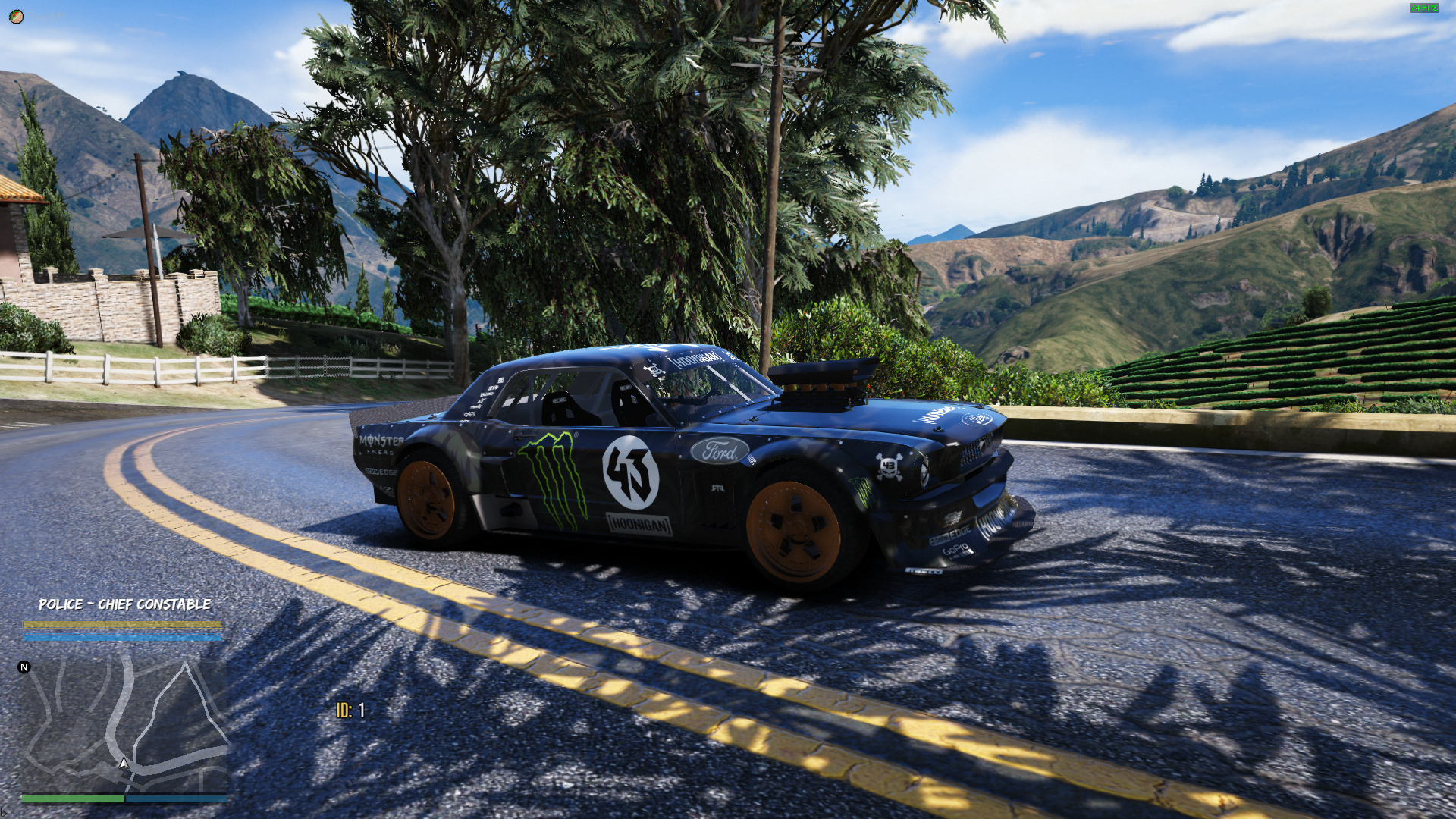The image size is (1456, 819).
Task: Click the FiveM taco logo icon
Action: 16,17
